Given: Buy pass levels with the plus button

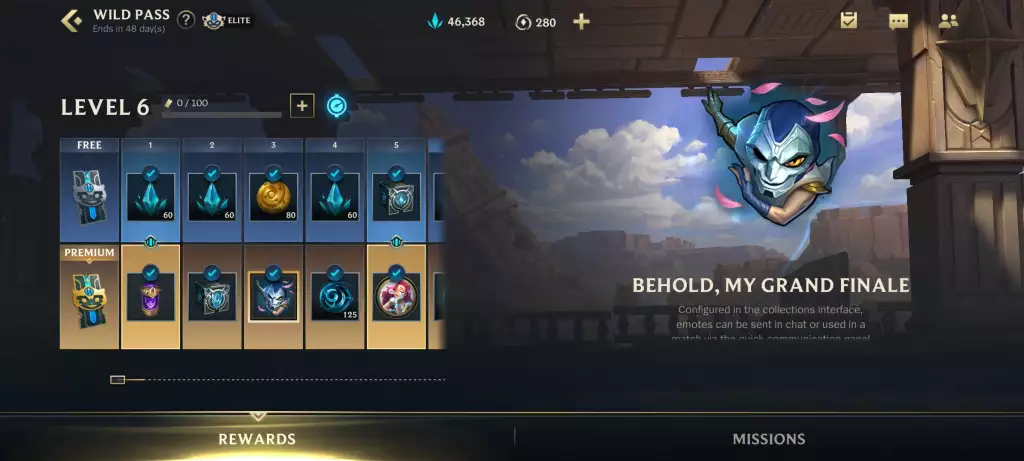Looking at the screenshot, I should tap(302, 105).
